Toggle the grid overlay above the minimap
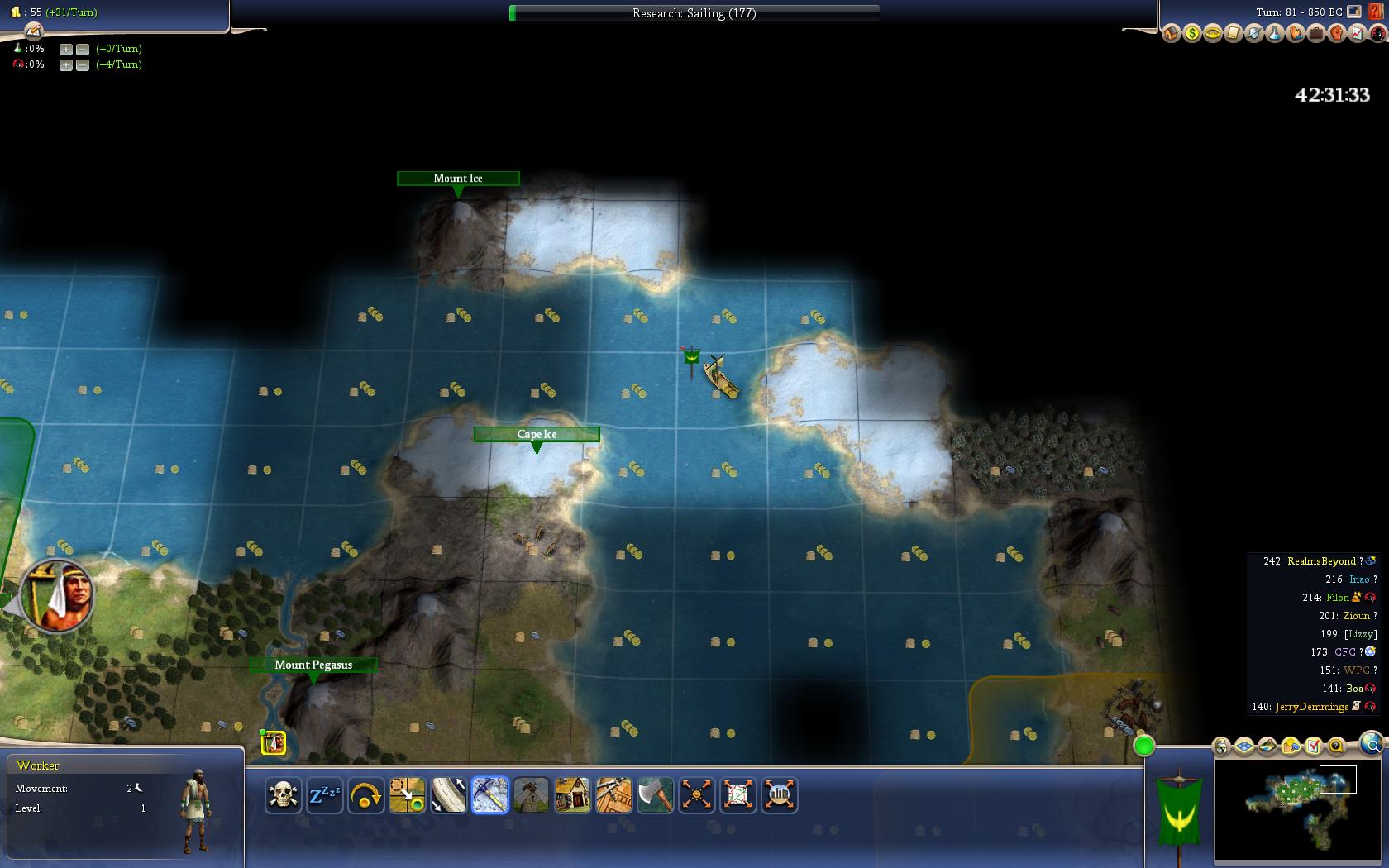1389x868 pixels. [1244, 747]
